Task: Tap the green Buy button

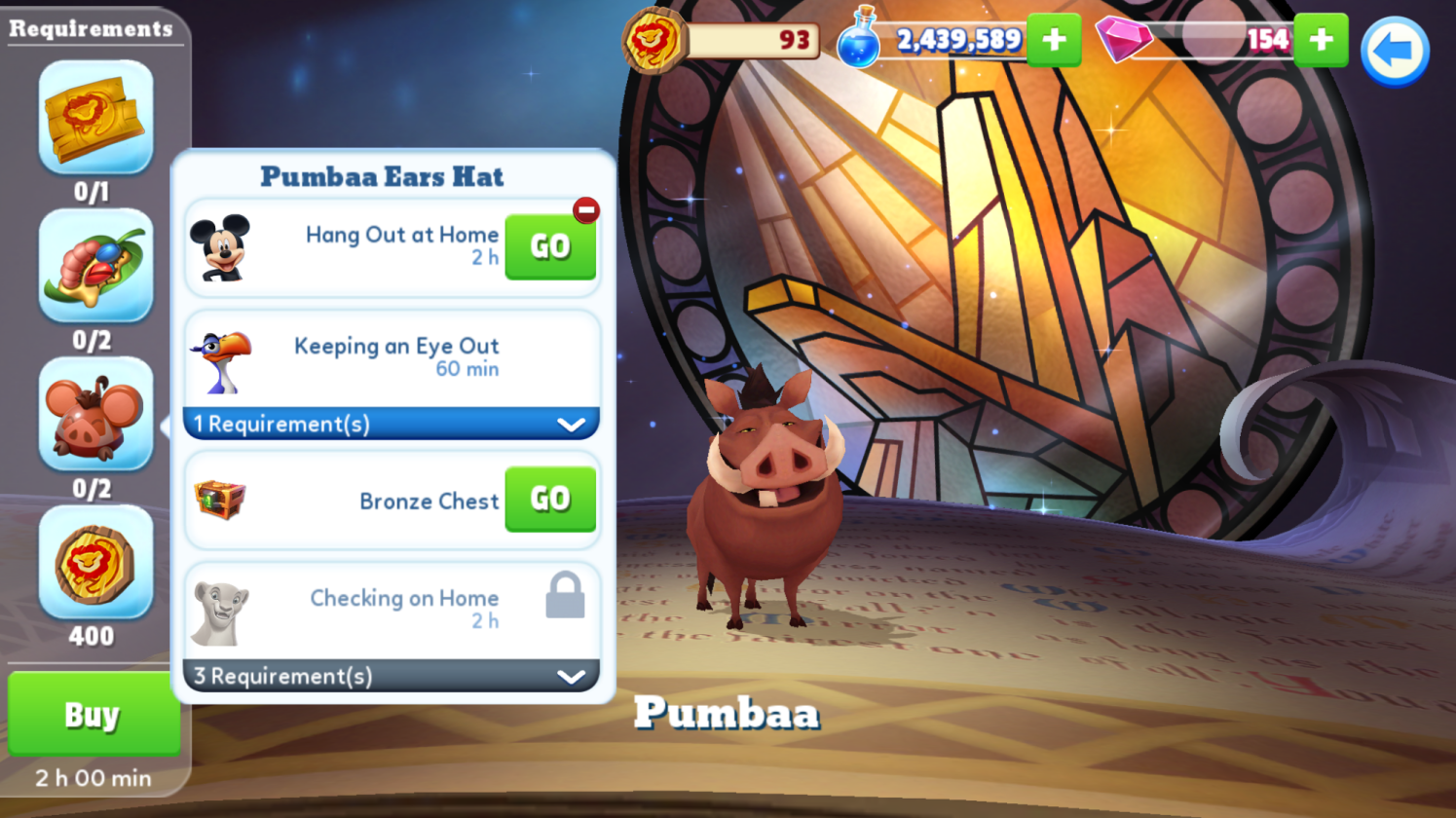Action: 93,715
